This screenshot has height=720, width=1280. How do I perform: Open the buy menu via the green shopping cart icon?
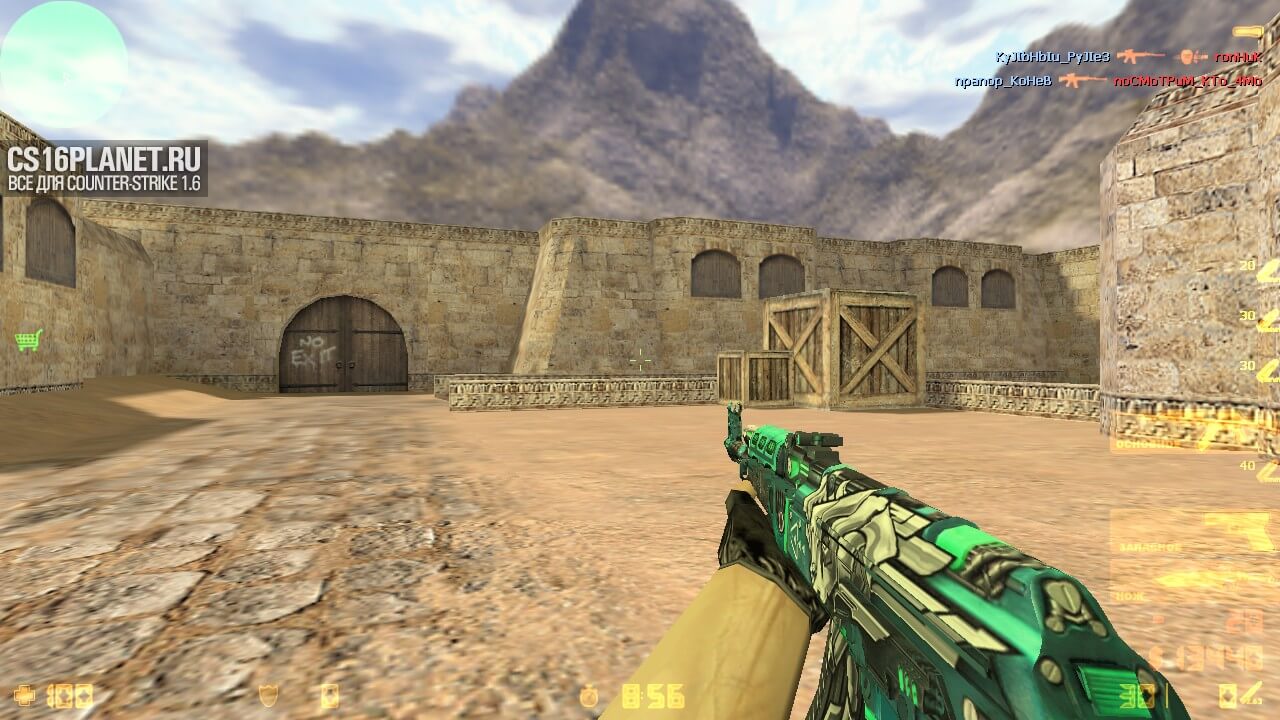(x=28, y=340)
